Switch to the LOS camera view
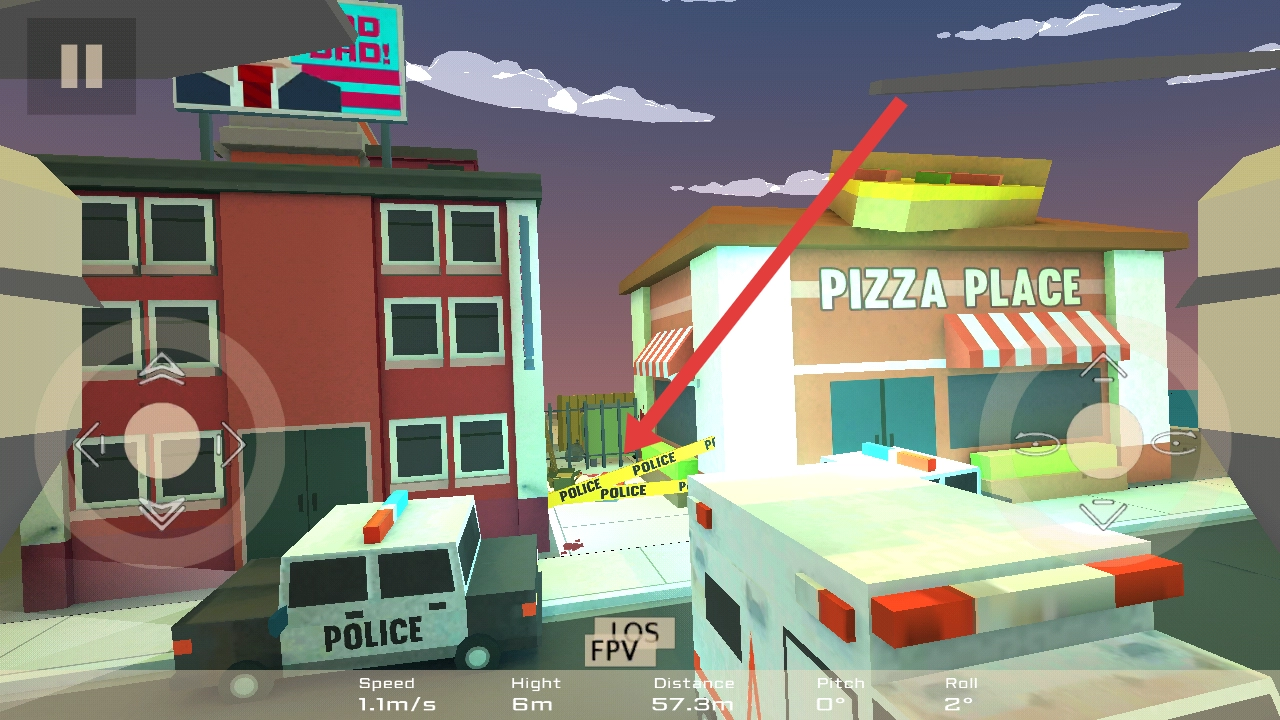 [636, 631]
